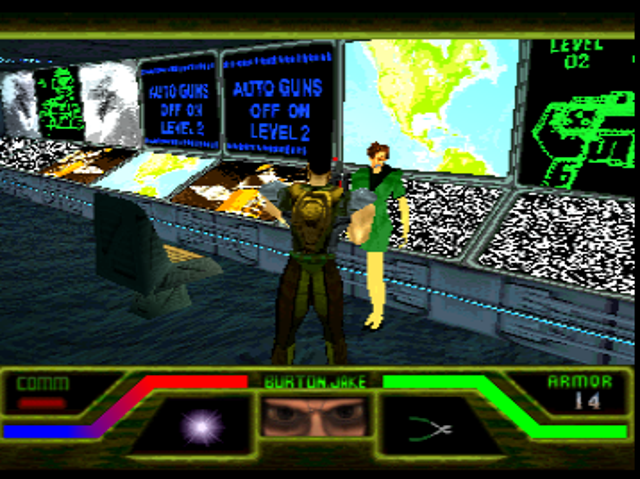
Task: Select the purple energy orb weapon slot
Action: pyautogui.click(x=200, y=427)
